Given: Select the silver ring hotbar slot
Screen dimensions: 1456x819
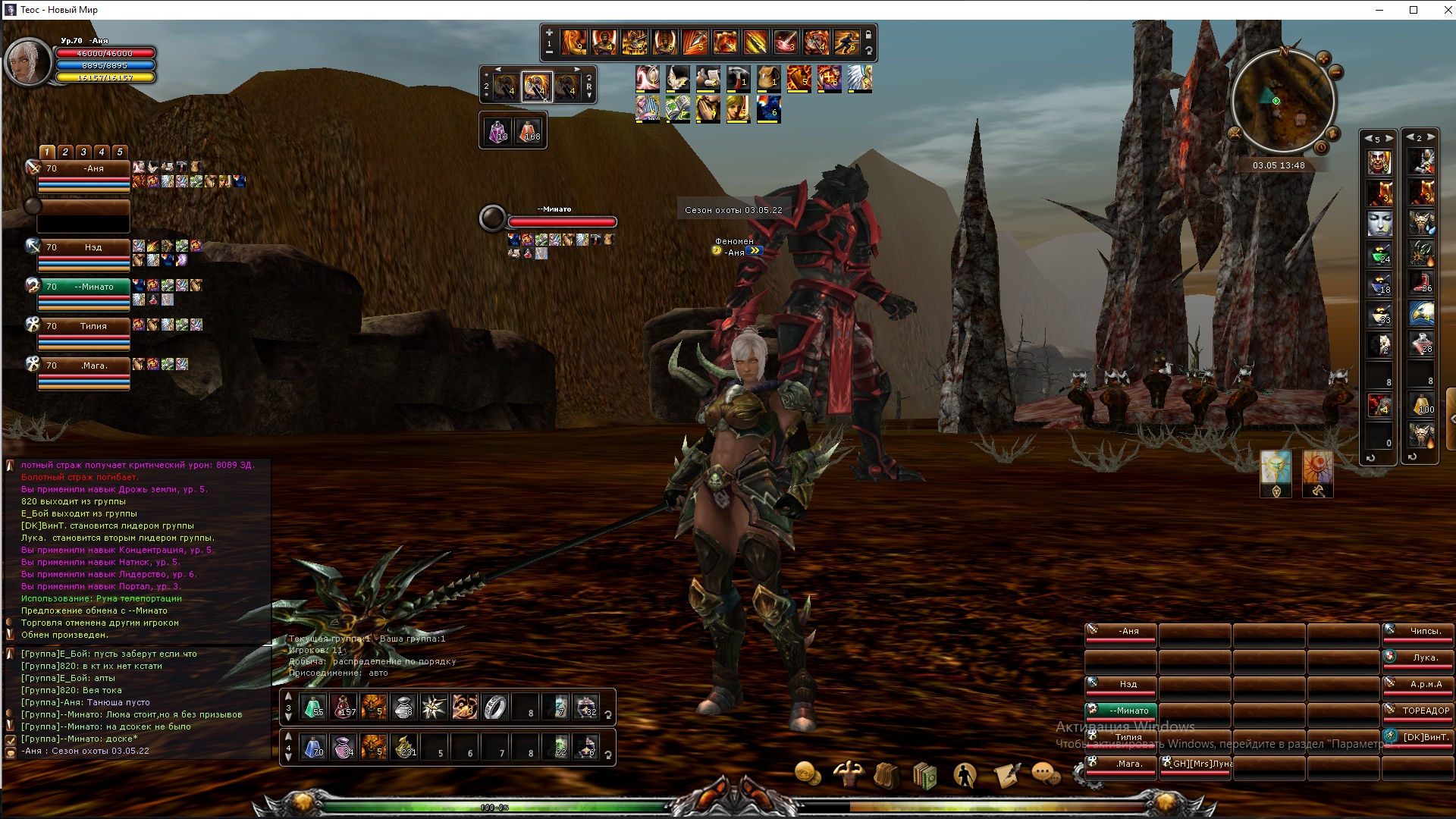Looking at the screenshot, I should 494,707.
